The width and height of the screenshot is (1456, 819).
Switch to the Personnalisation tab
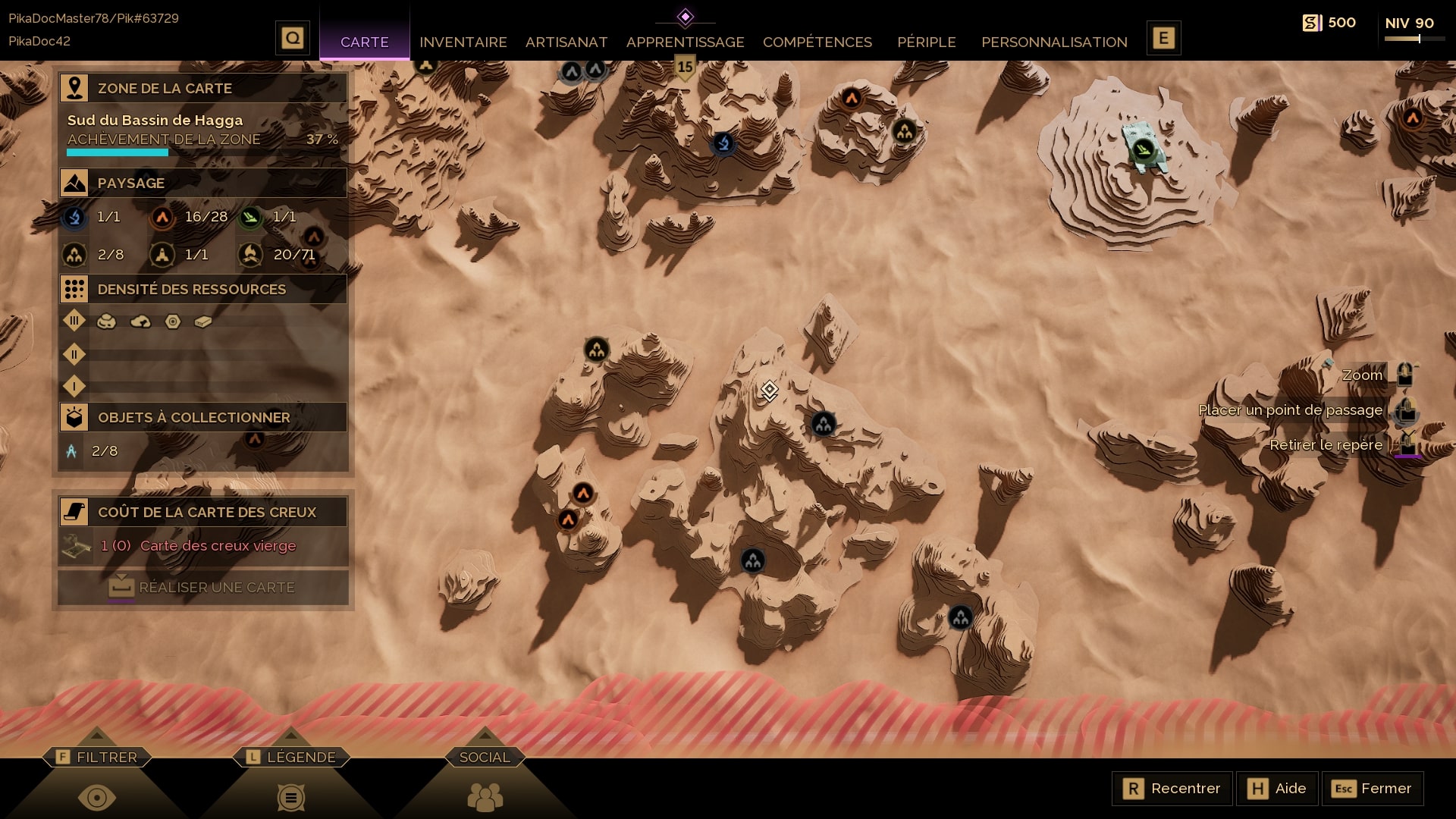pyautogui.click(x=1054, y=42)
